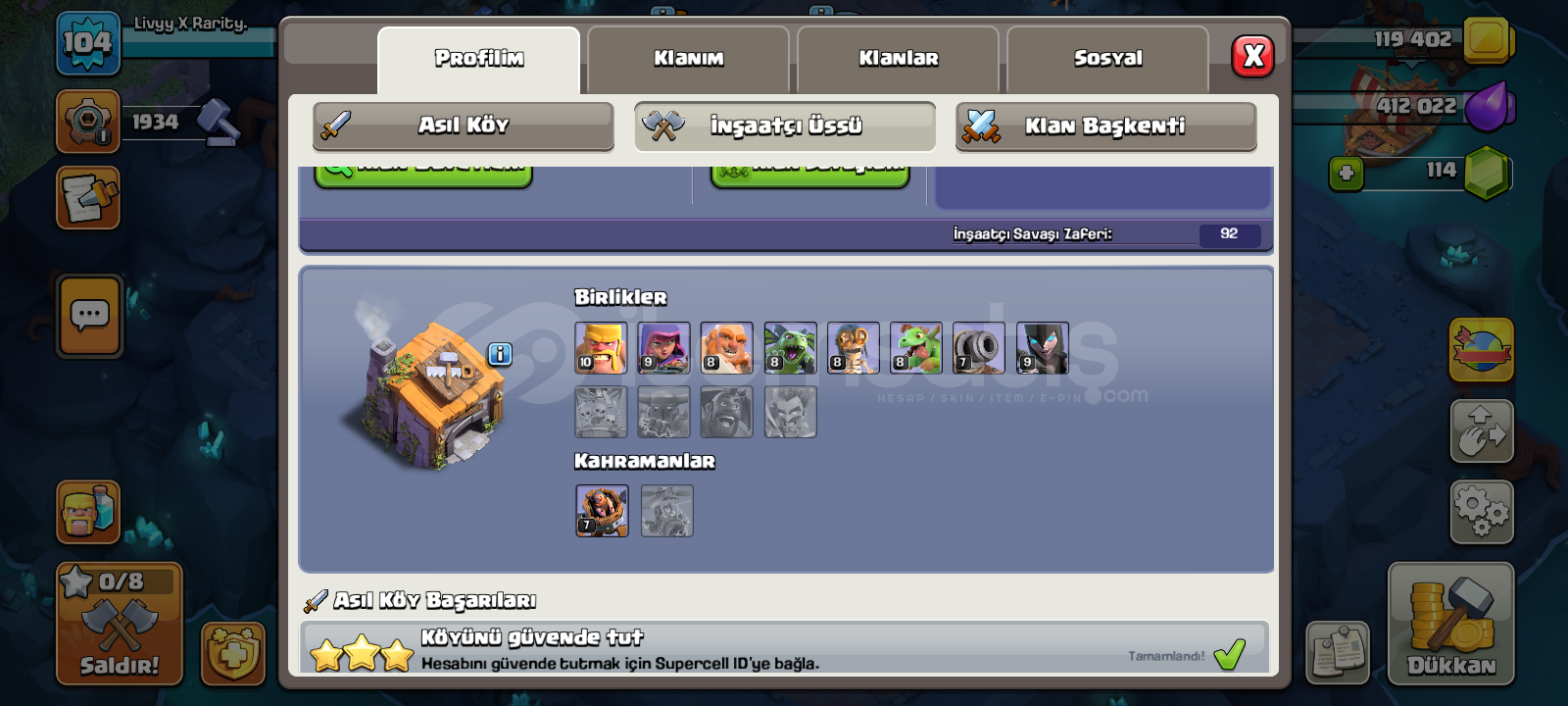Viewport: 1568px width, 706px height.
Task: Open the Klan Başkenti view
Action: point(1105,126)
